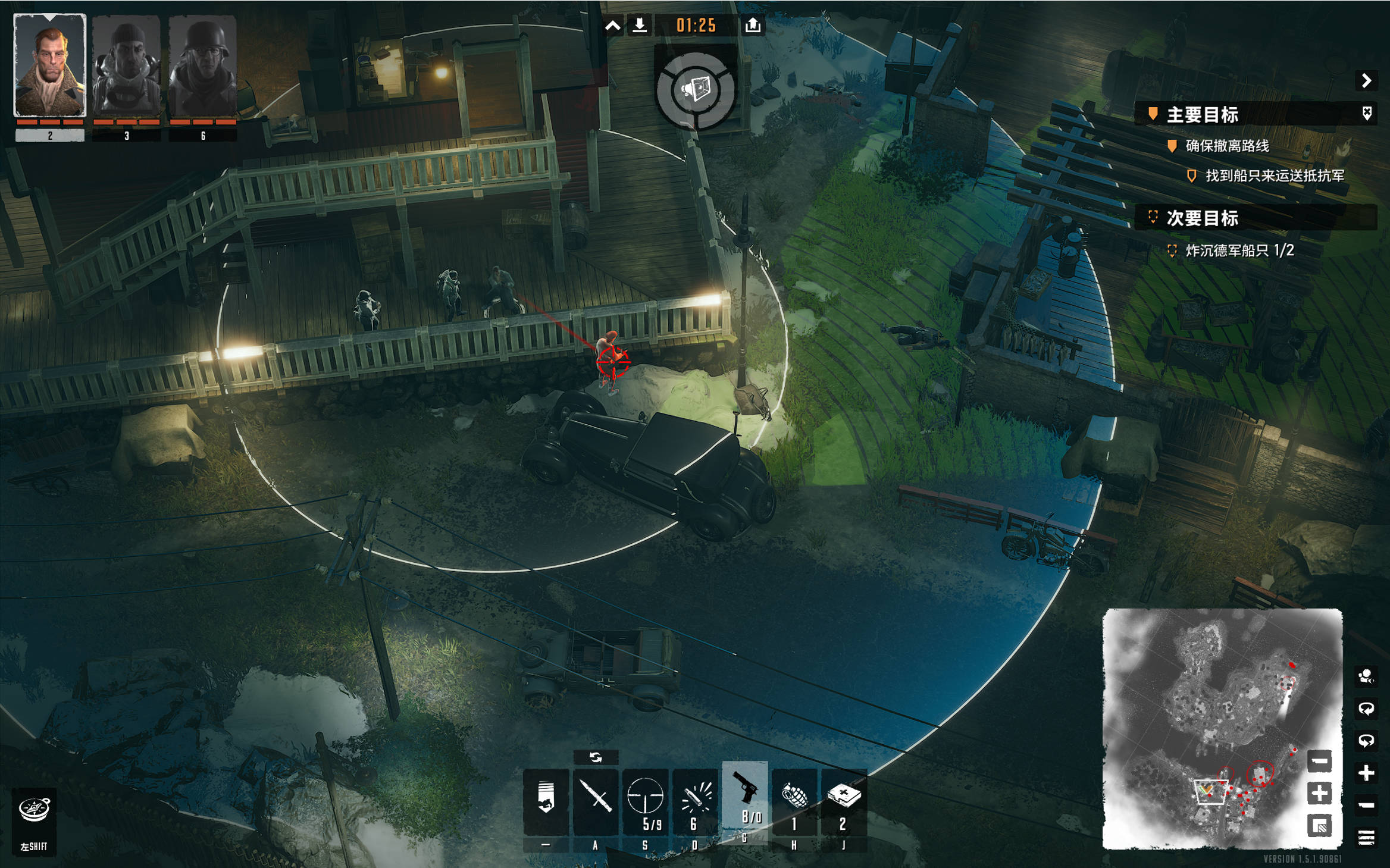The width and height of the screenshot is (1390, 868).
Task: Click the 次要目标 secondary objectives header
Action: [1202, 218]
